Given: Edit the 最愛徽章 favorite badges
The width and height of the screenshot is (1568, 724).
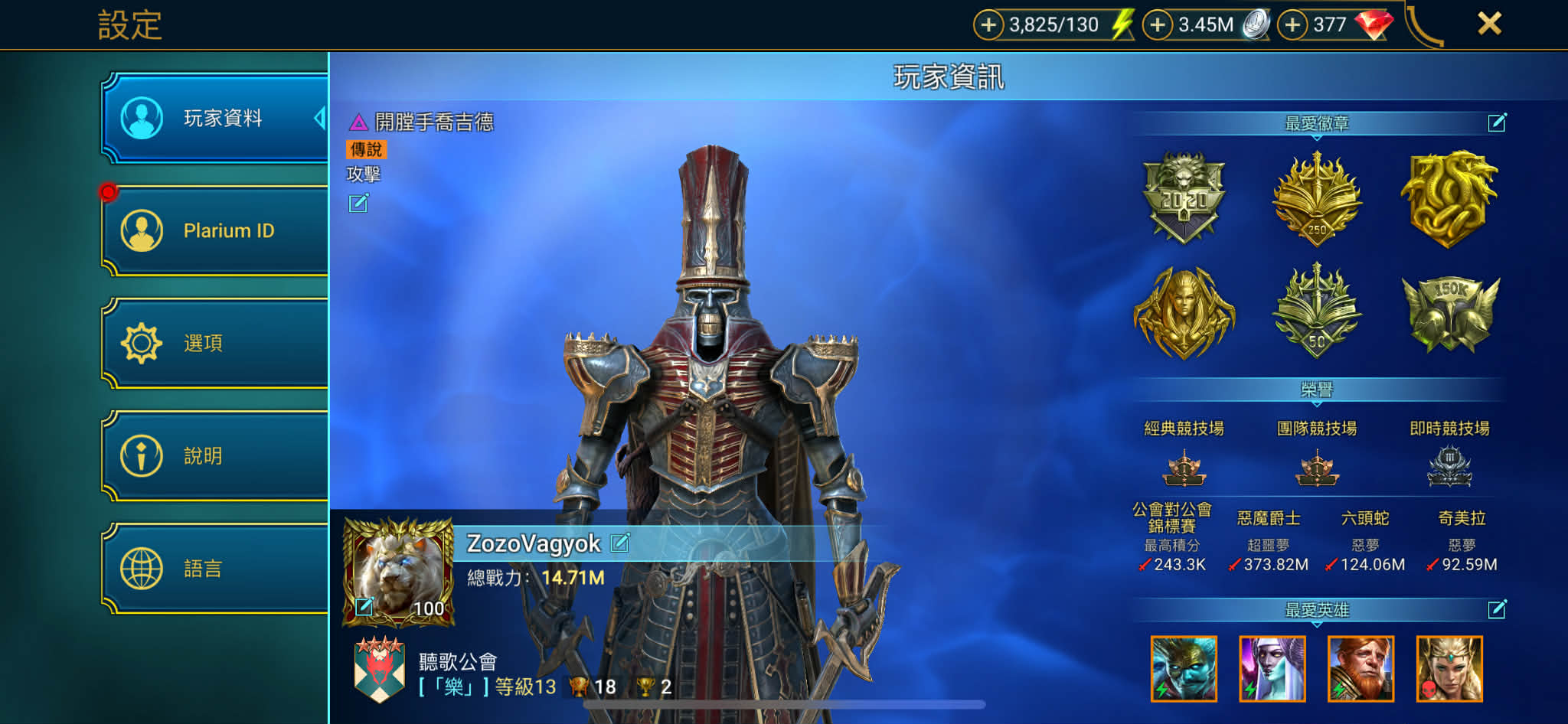Looking at the screenshot, I should tap(1497, 122).
